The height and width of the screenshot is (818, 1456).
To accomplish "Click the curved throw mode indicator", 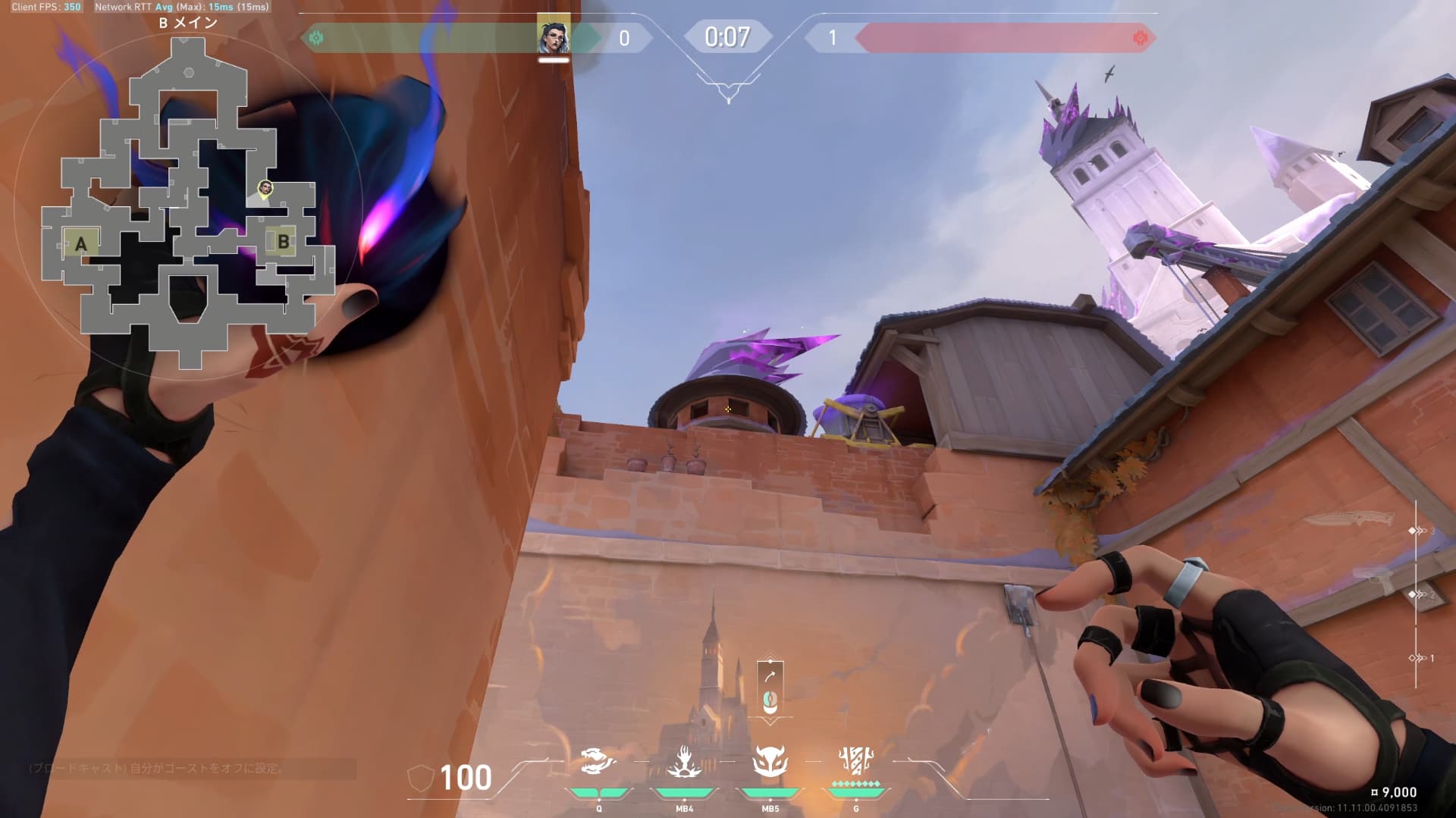I will (x=770, y=676).
